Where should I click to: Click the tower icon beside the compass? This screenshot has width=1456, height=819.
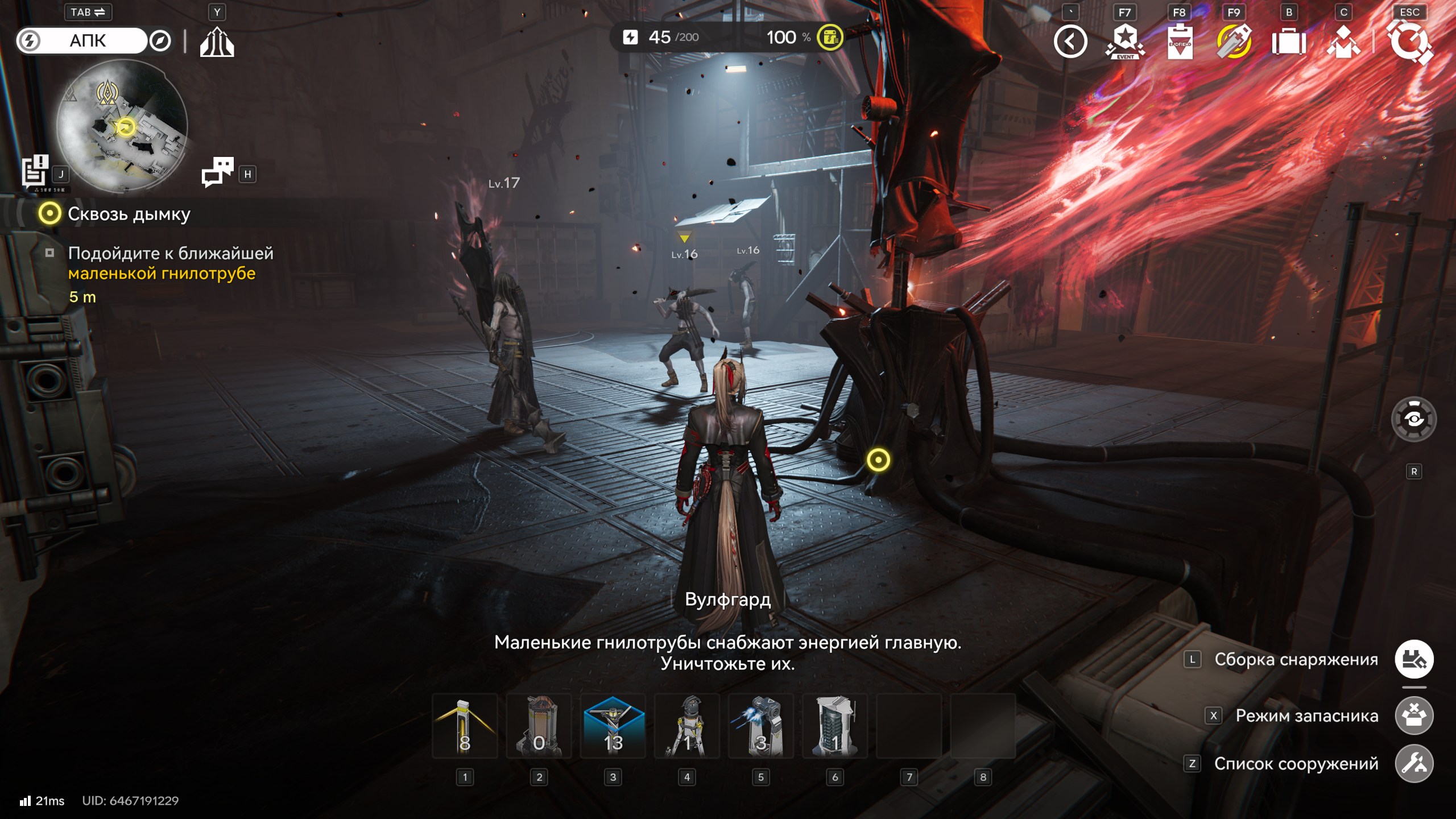pos(217,42)
